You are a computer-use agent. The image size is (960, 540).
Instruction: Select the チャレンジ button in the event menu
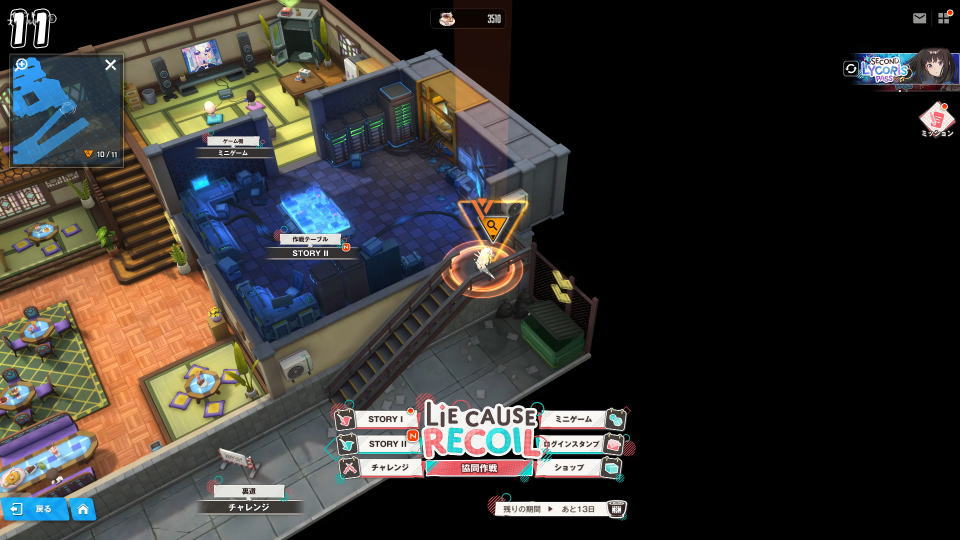pos(388,467)
